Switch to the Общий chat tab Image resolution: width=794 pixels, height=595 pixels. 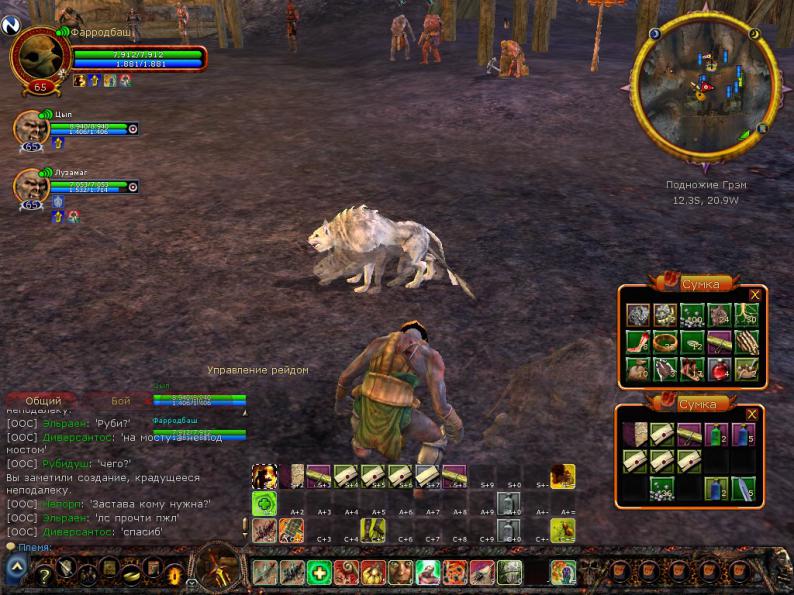43,400
